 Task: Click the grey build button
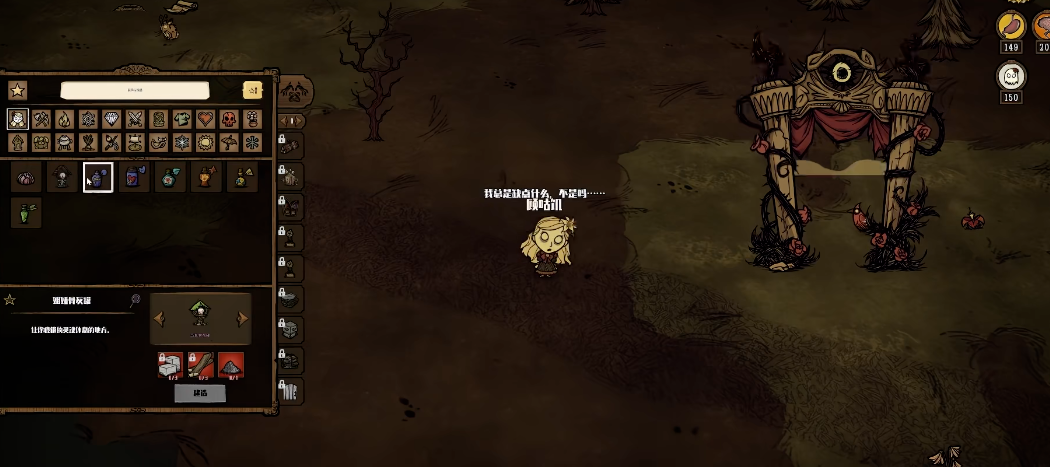[x=200, y=393]
